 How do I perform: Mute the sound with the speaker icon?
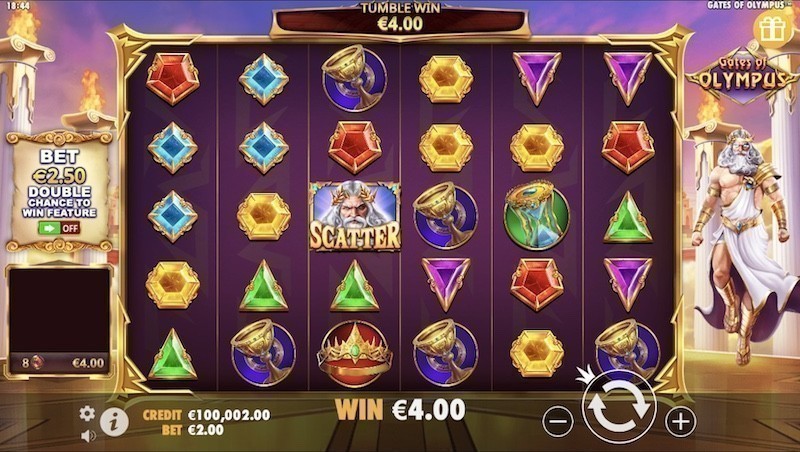coord(87,435)
